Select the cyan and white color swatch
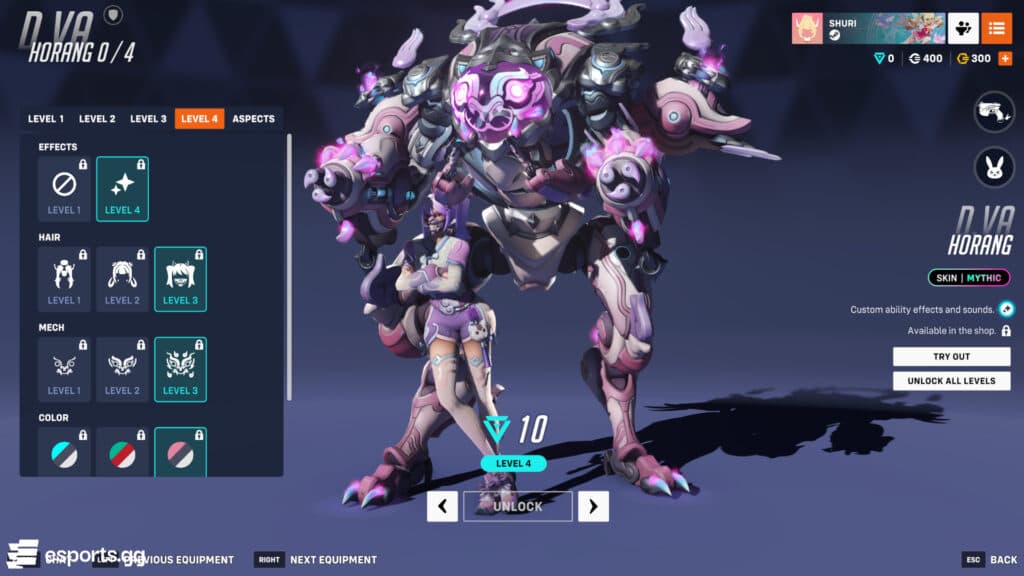Viewport: 1024px width, 576px height. [64, 454]
